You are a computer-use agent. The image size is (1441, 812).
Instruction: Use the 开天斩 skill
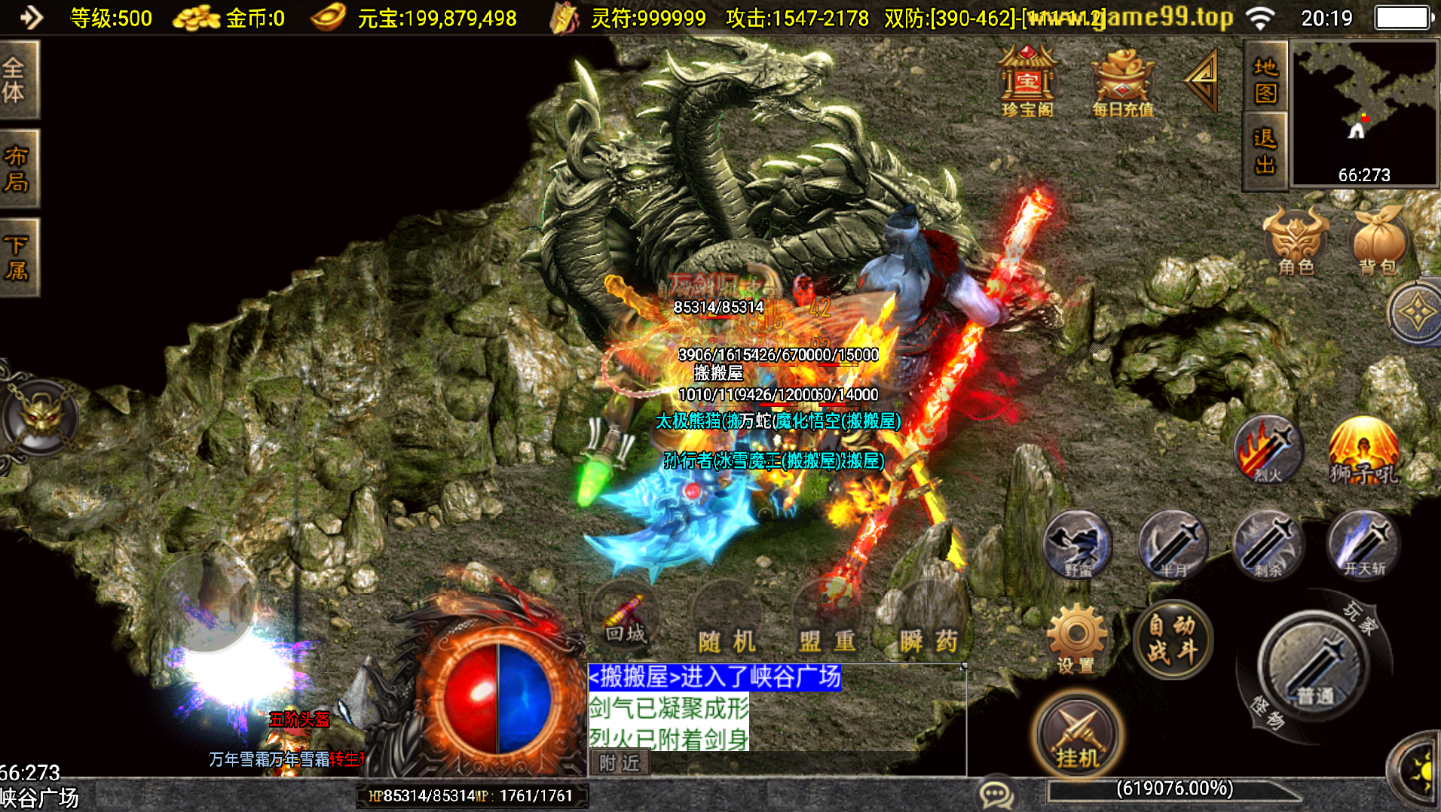[x=1363, y=545]
